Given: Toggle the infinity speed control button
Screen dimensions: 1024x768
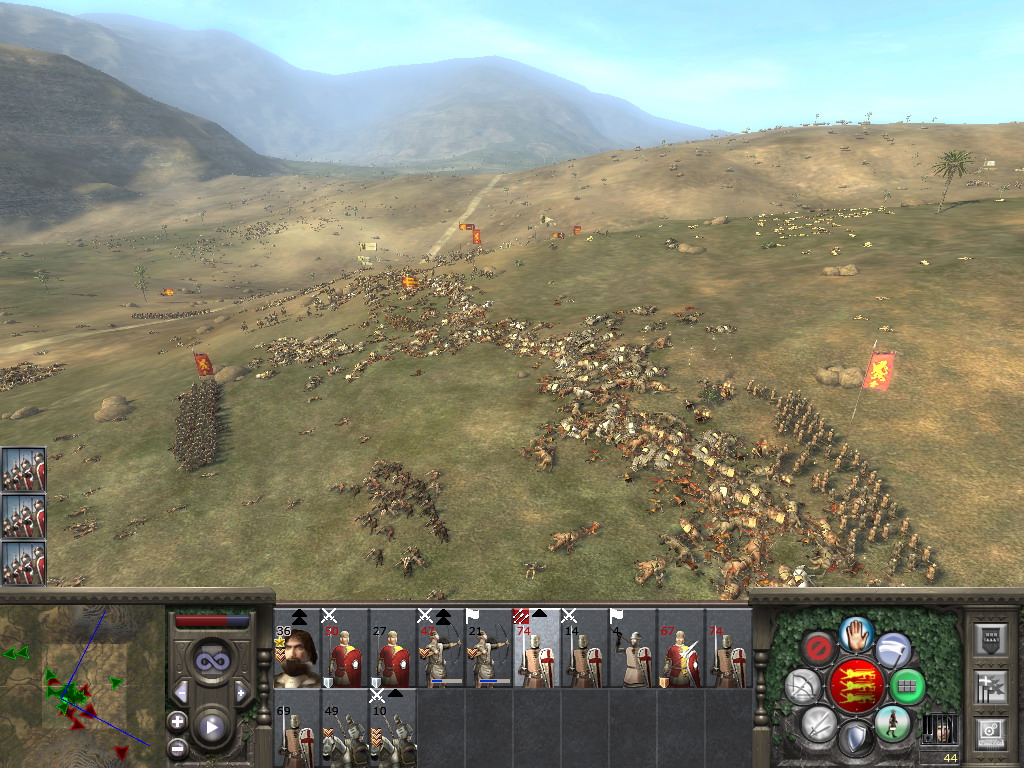Looking at the screenshot, I should 211,661.
